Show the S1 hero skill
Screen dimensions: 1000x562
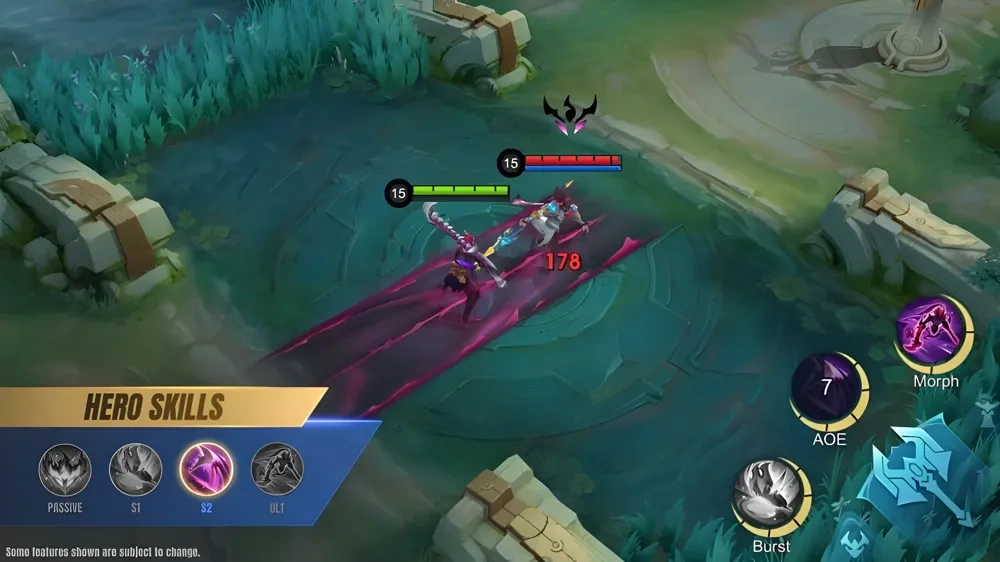[135, 469]
